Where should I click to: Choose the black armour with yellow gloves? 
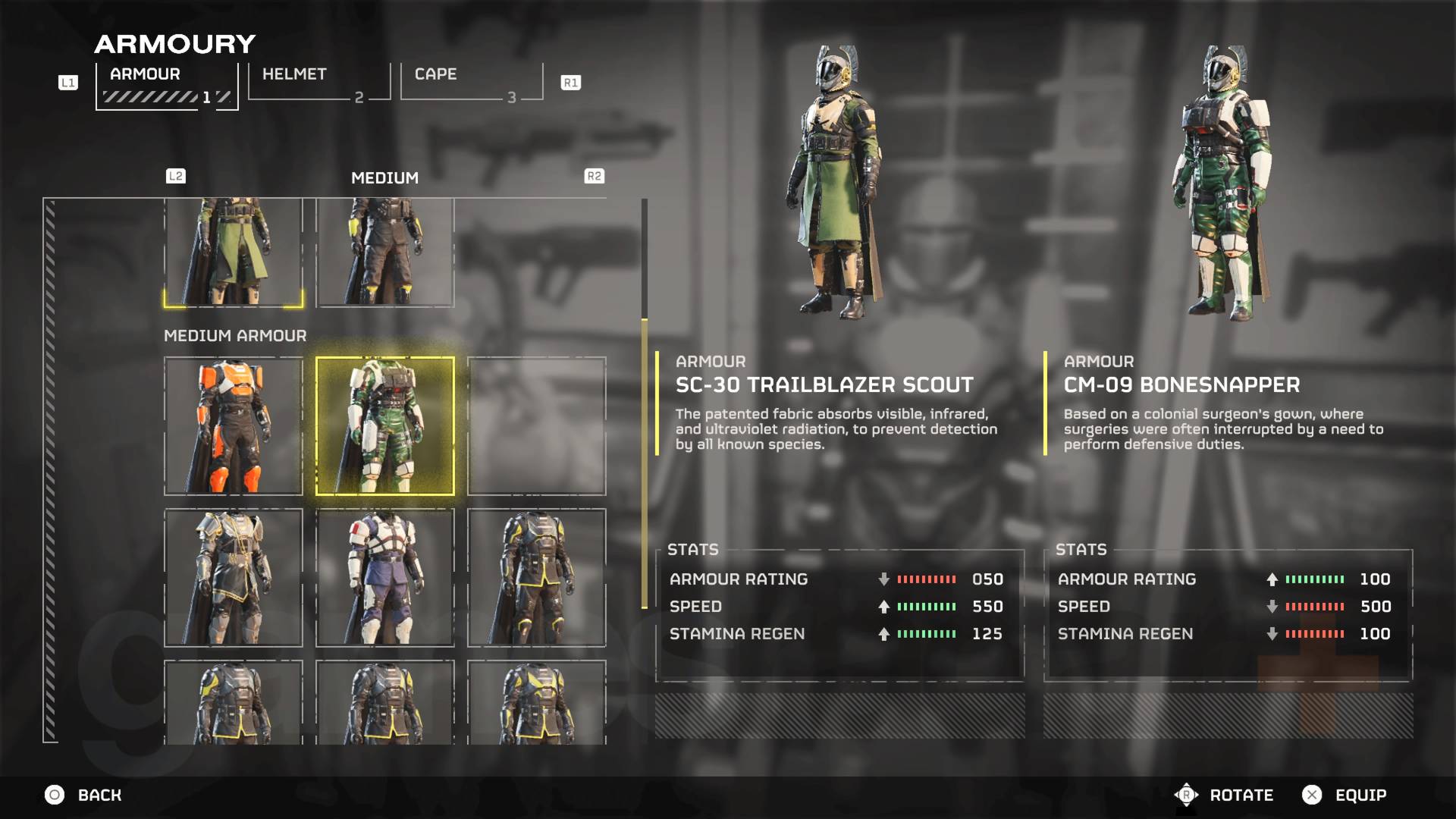[385, 253]
